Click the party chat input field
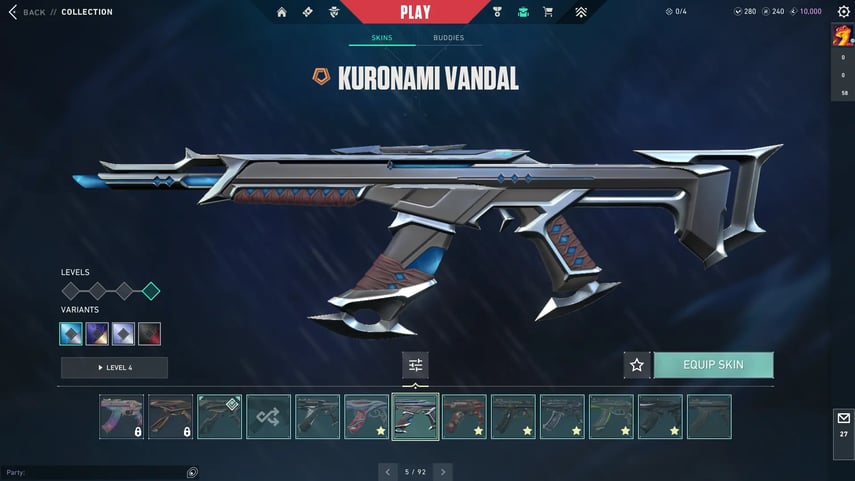 [x=95, y=472]
